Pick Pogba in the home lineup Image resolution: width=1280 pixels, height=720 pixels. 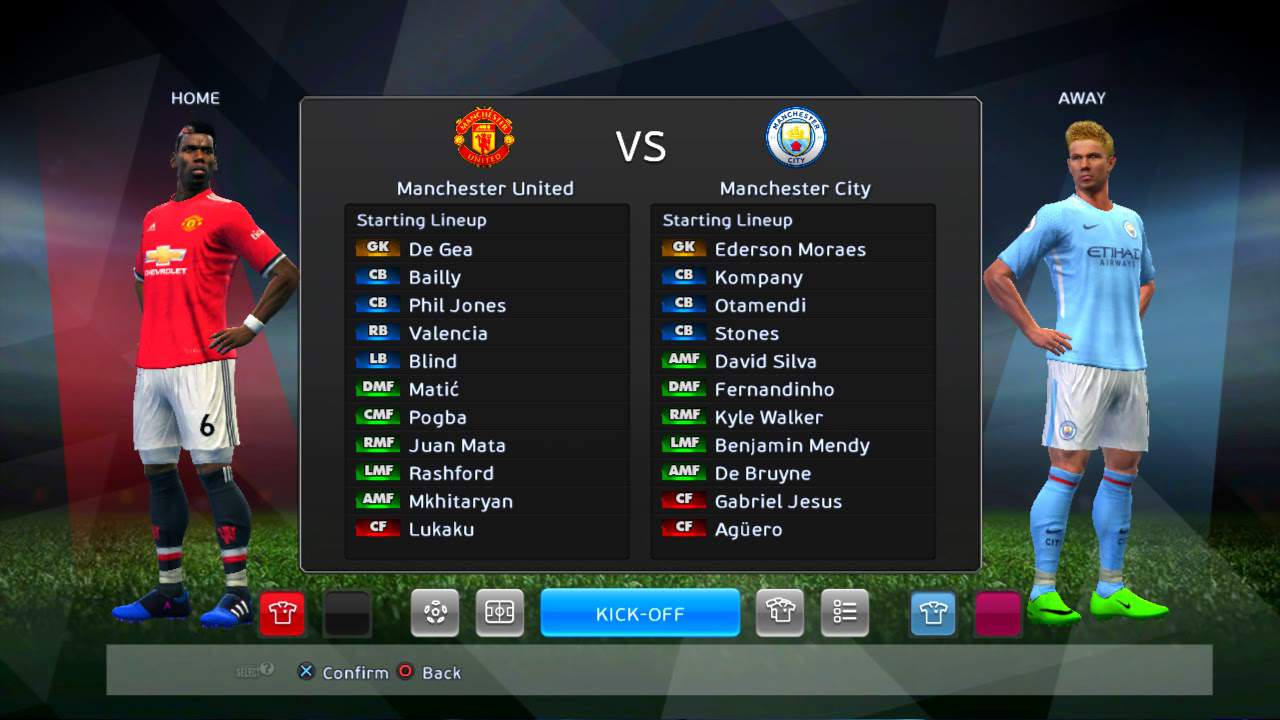click(x=437, y=417)
